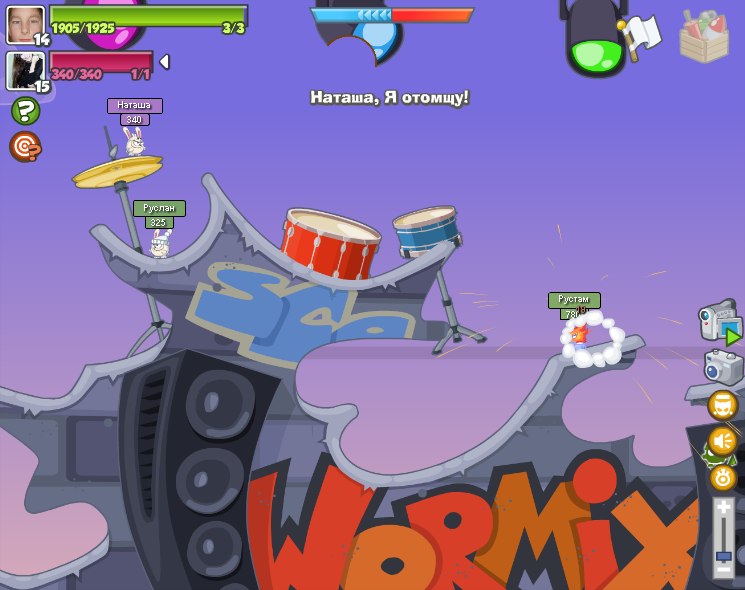Image resolution: width=745 pixels, height=590 pixels.
Task: Select the level 14 player portrait
Action: (x=25, y=24)
